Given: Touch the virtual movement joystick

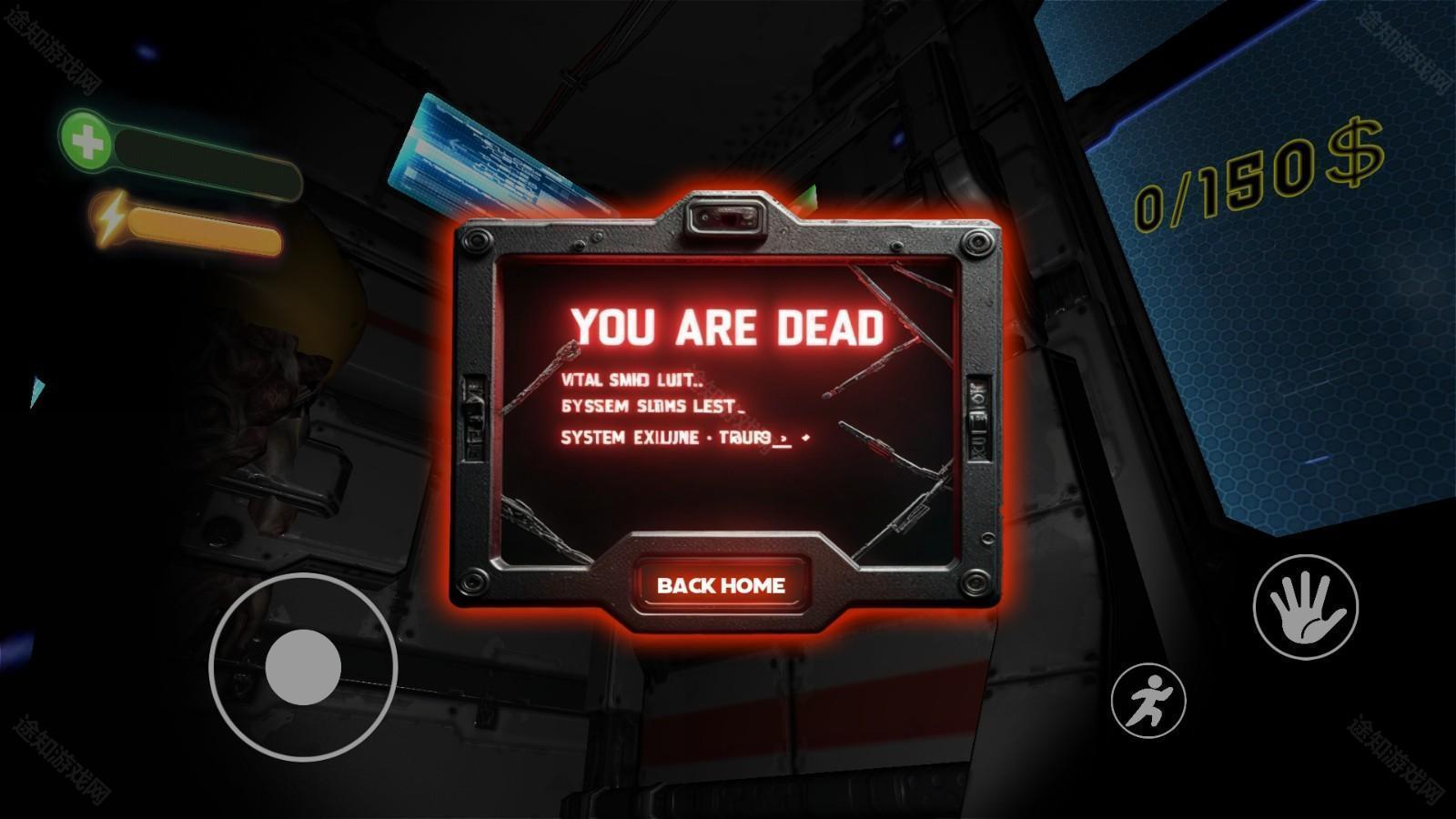Looking at the screenshot, I should coord(304,667).
